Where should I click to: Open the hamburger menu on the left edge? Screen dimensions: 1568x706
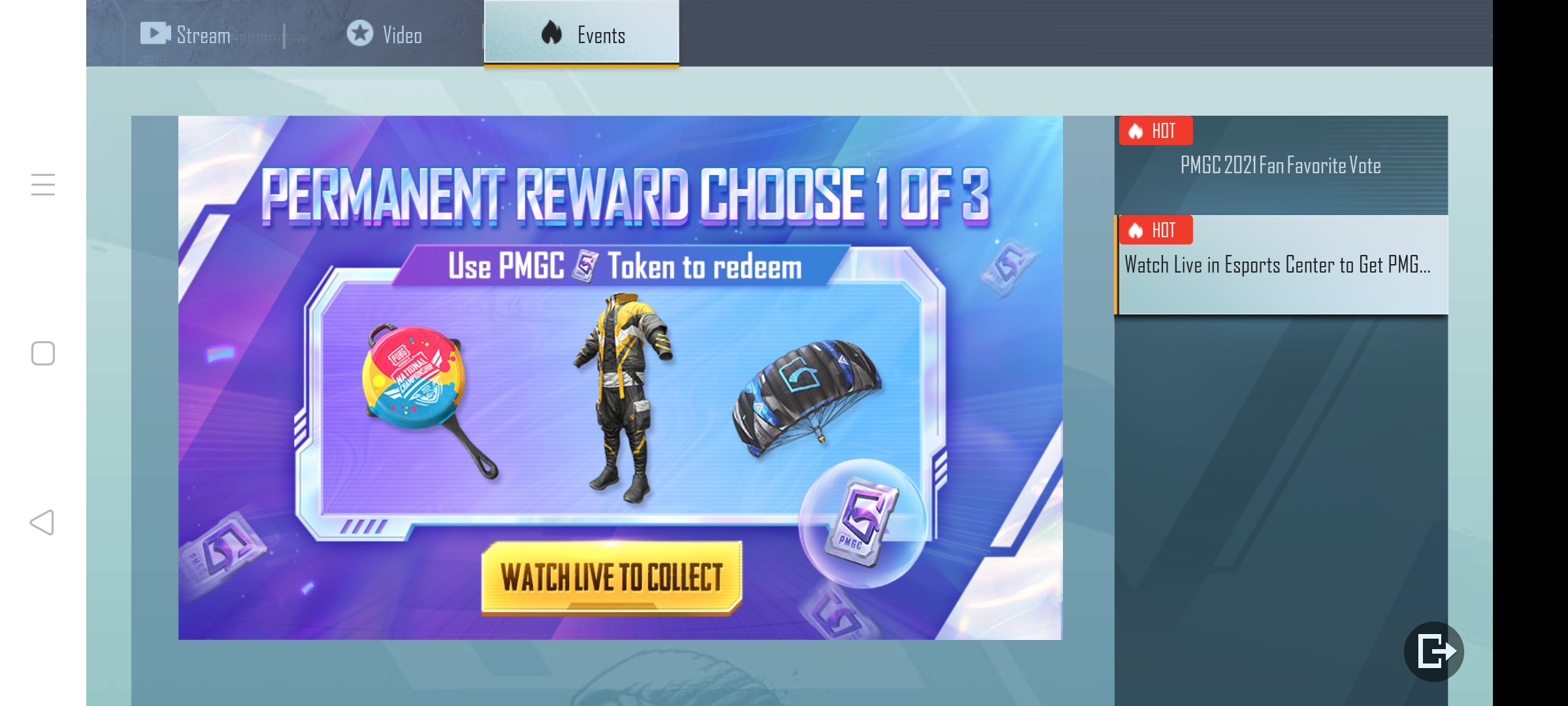point(43,185)
